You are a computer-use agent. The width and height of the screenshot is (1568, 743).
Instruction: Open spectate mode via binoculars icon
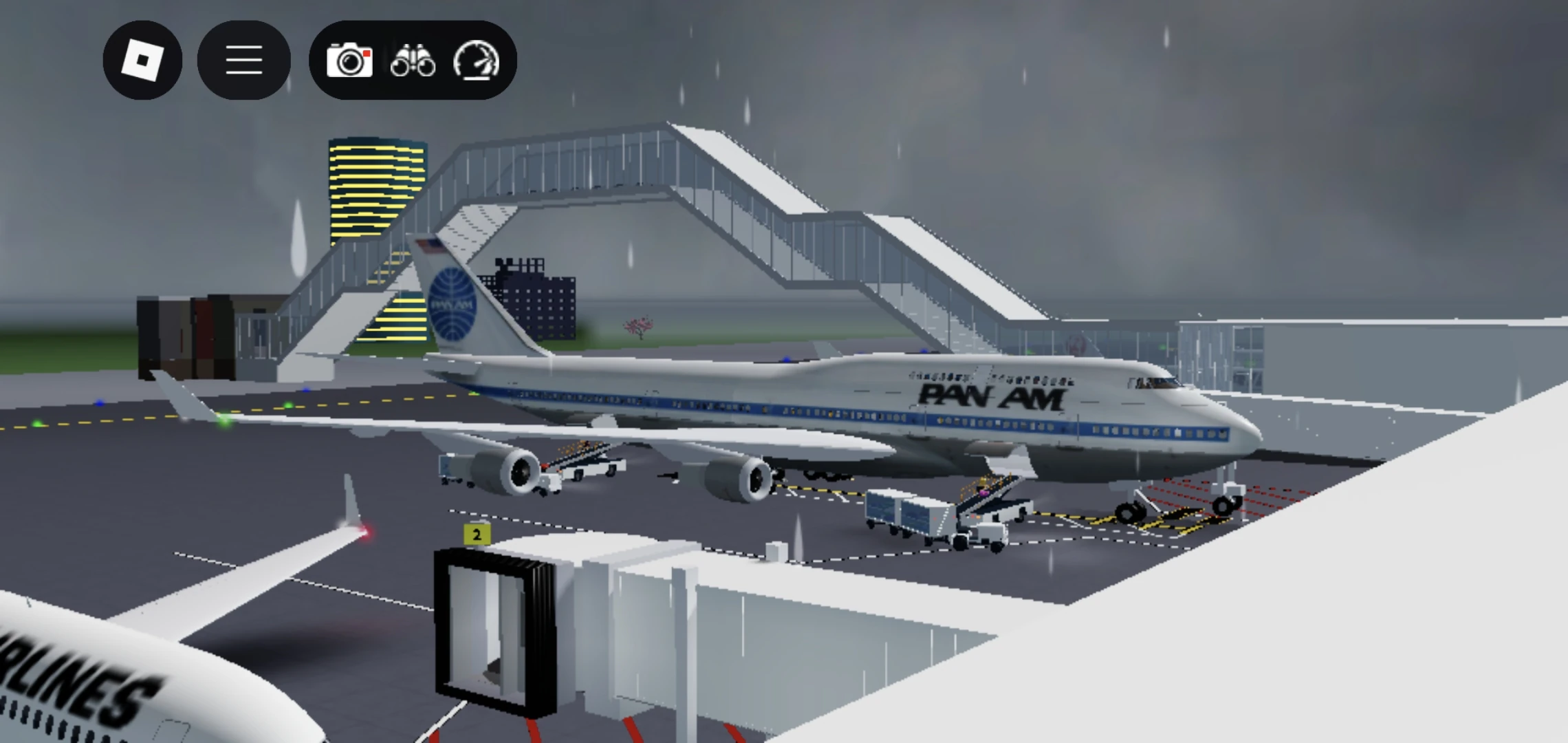coord(413,62)
